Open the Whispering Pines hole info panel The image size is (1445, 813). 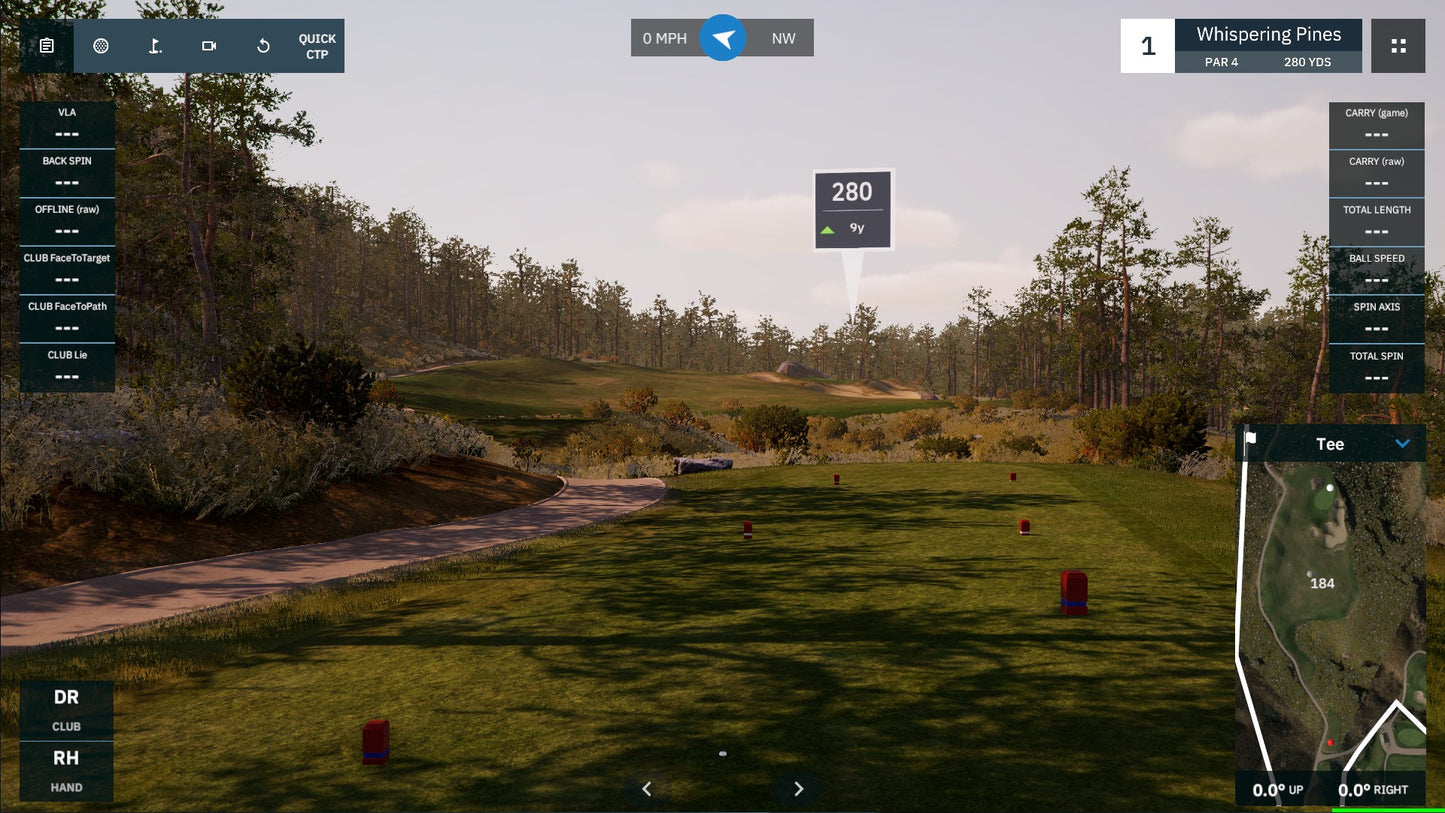coord(1268,46)
